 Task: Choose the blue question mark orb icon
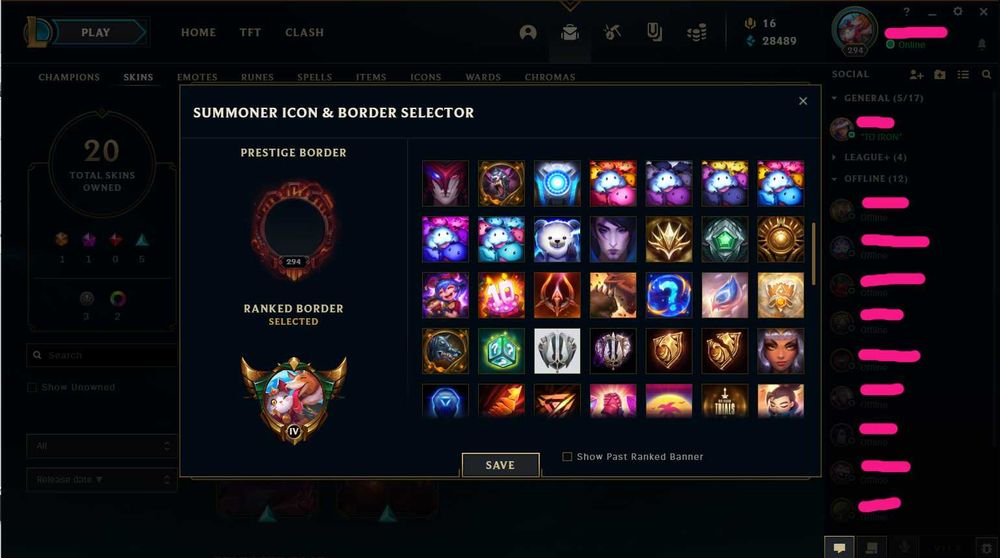click(x=668, y=294)
